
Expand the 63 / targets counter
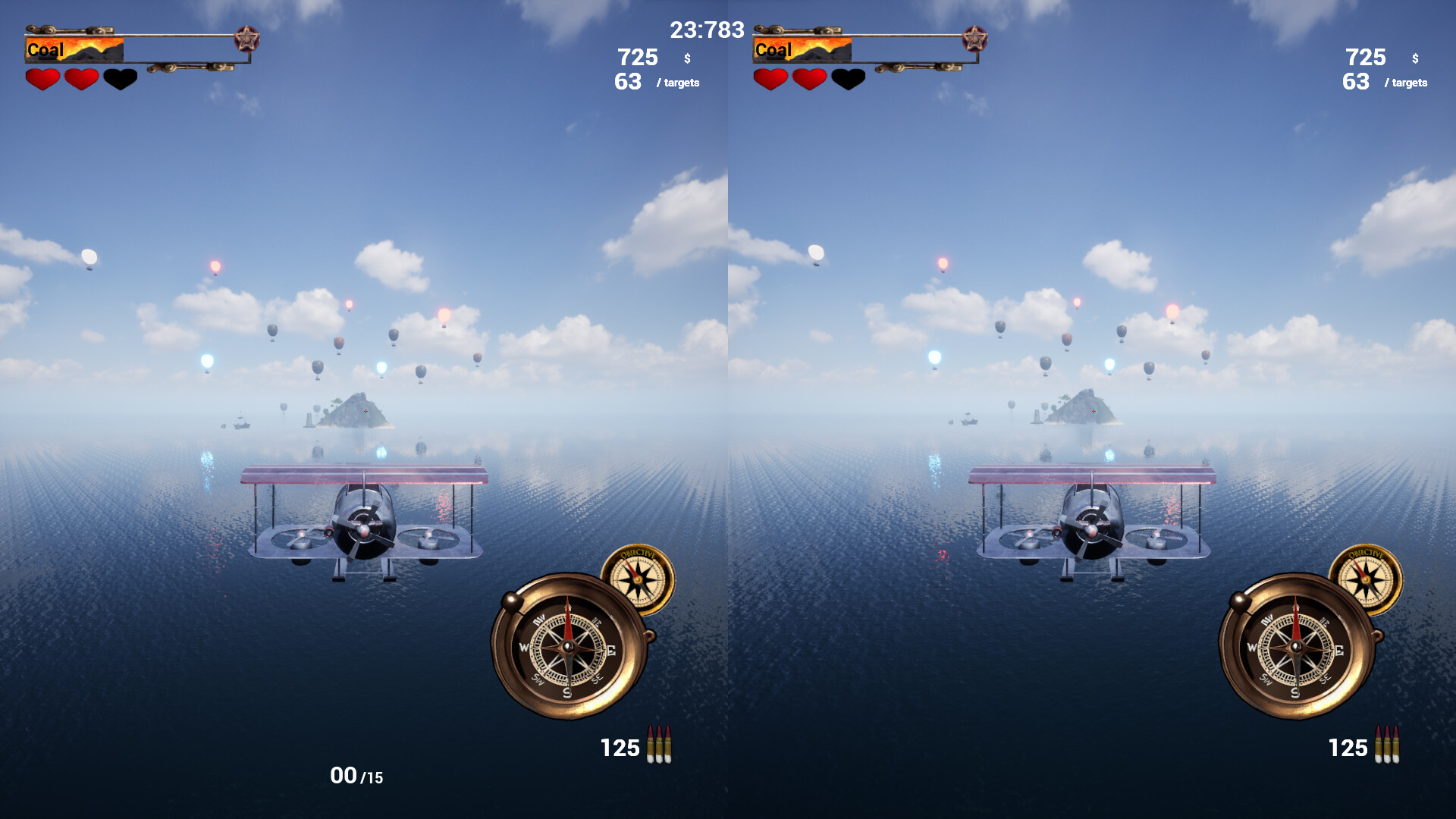point(651,82)
